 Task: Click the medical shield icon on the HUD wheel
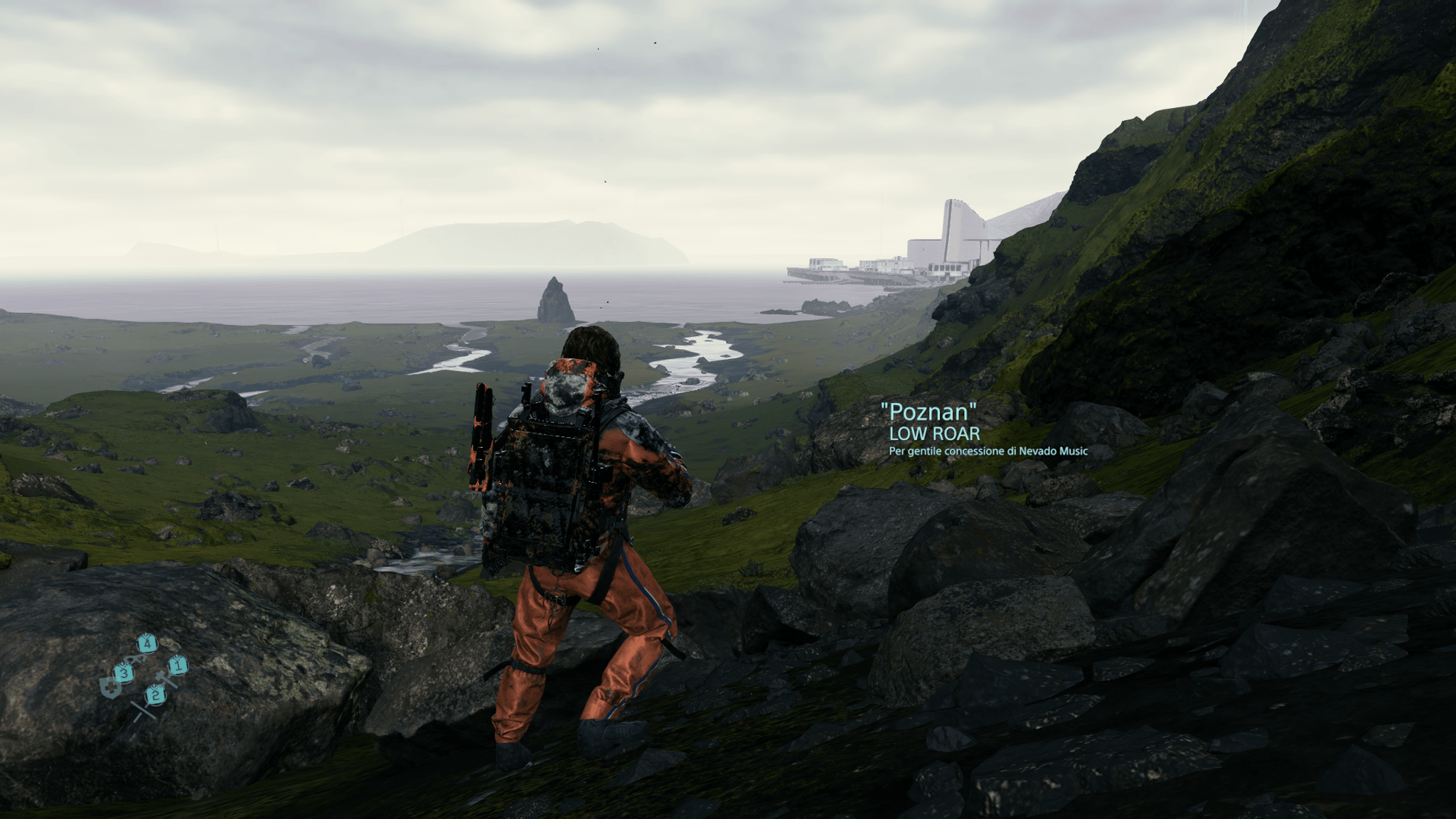coord(111,687)
